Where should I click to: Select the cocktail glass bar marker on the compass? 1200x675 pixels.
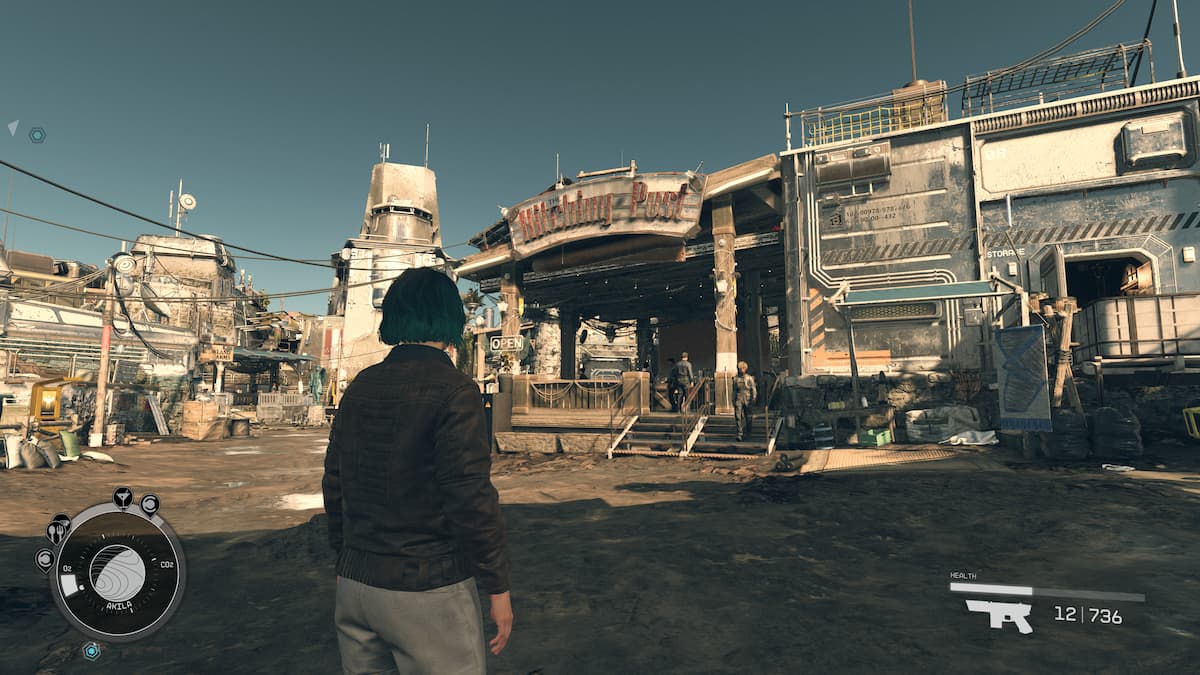[x=123, y=496]
